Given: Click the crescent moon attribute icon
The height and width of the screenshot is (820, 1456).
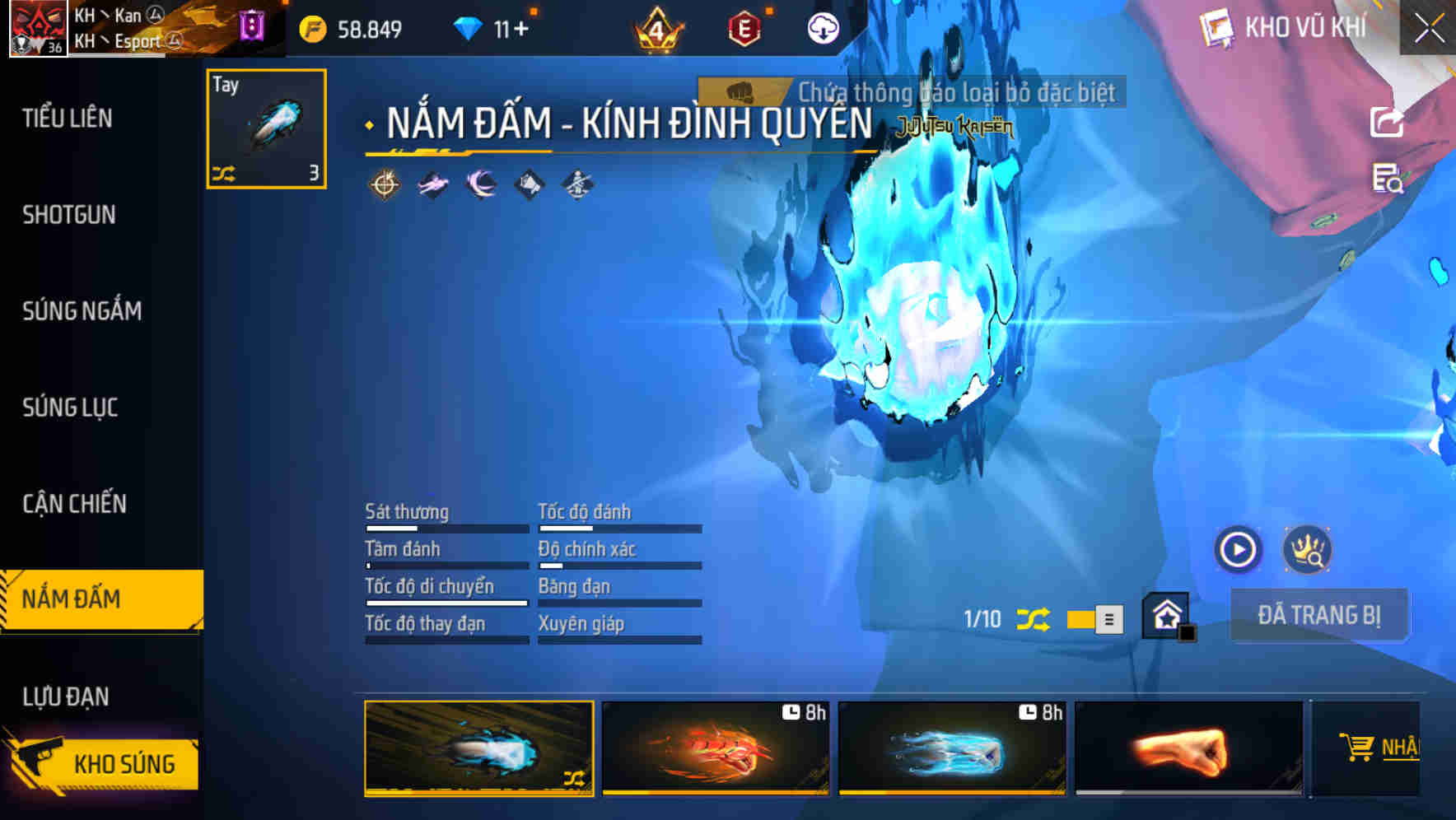Looking at the screenshot, I should click(480, 184).
